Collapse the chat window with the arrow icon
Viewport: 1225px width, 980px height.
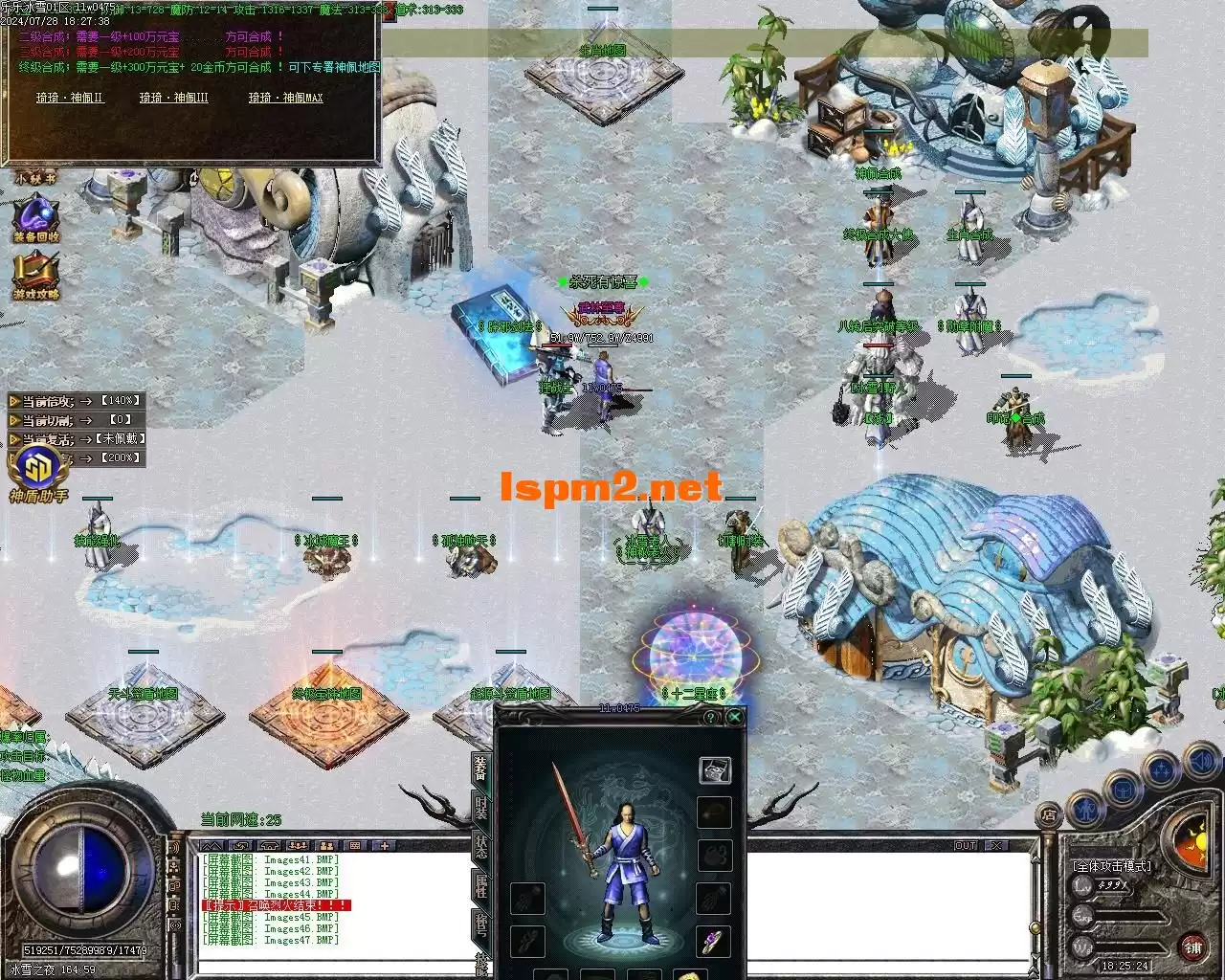(x=212, y=845)
